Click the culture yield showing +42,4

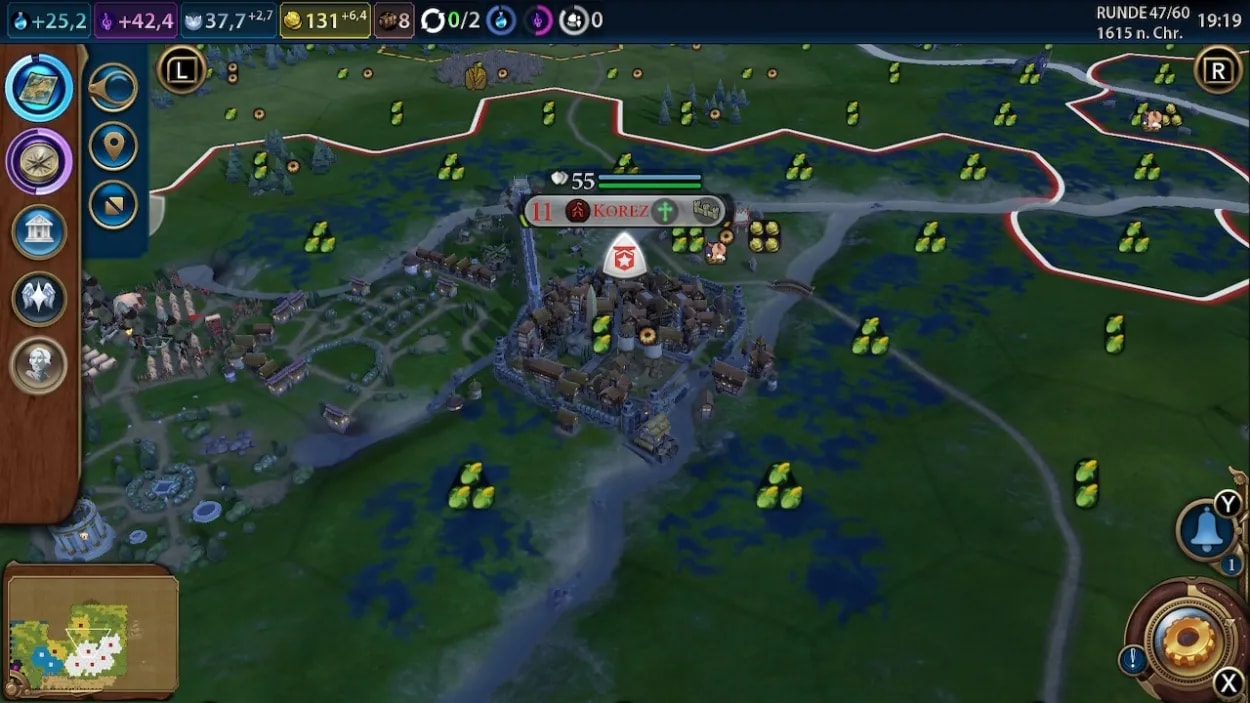coord(136,20)
